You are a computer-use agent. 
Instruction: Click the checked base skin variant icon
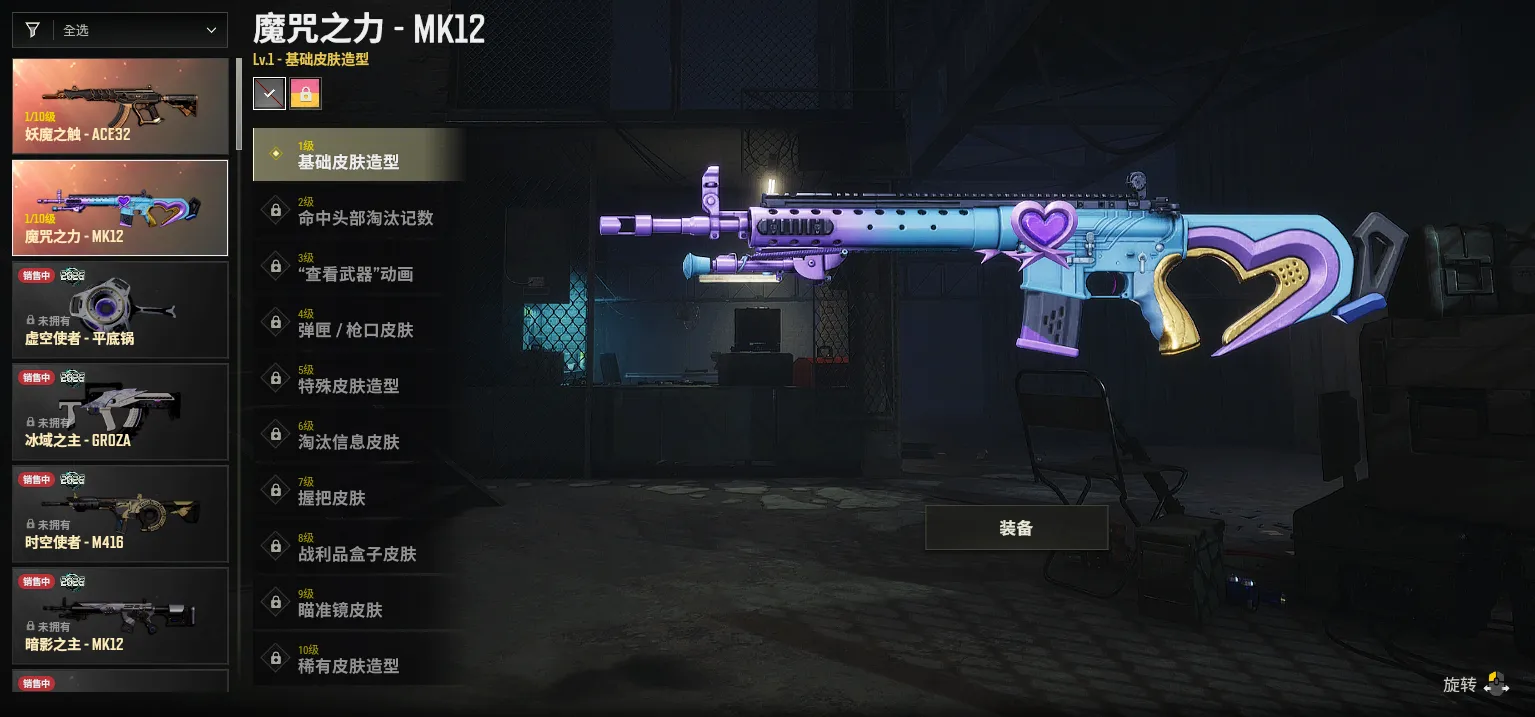click(269, 94)
